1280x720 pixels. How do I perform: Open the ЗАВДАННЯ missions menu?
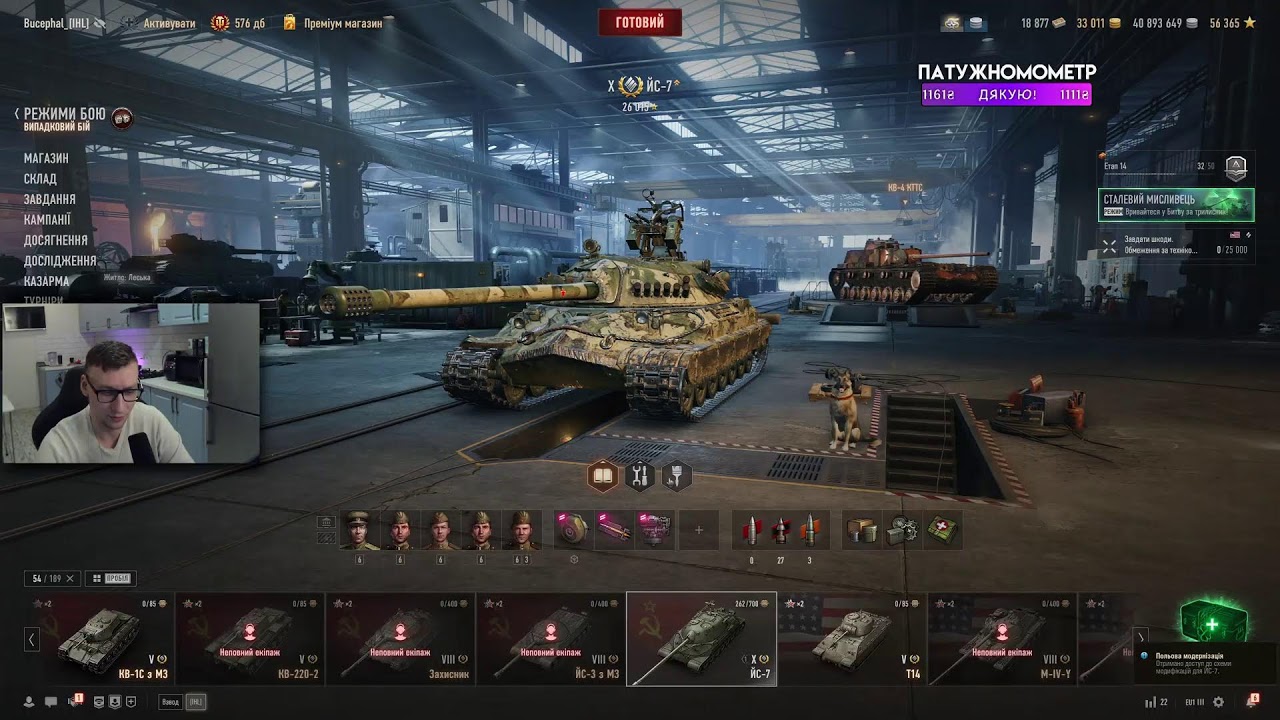tap(50, 199)
